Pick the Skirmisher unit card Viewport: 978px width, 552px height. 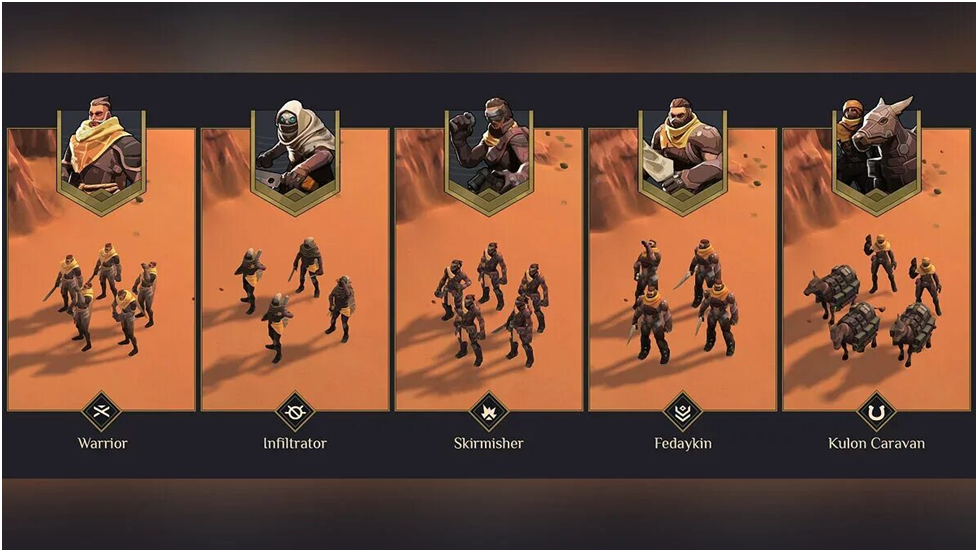(489, 290)
